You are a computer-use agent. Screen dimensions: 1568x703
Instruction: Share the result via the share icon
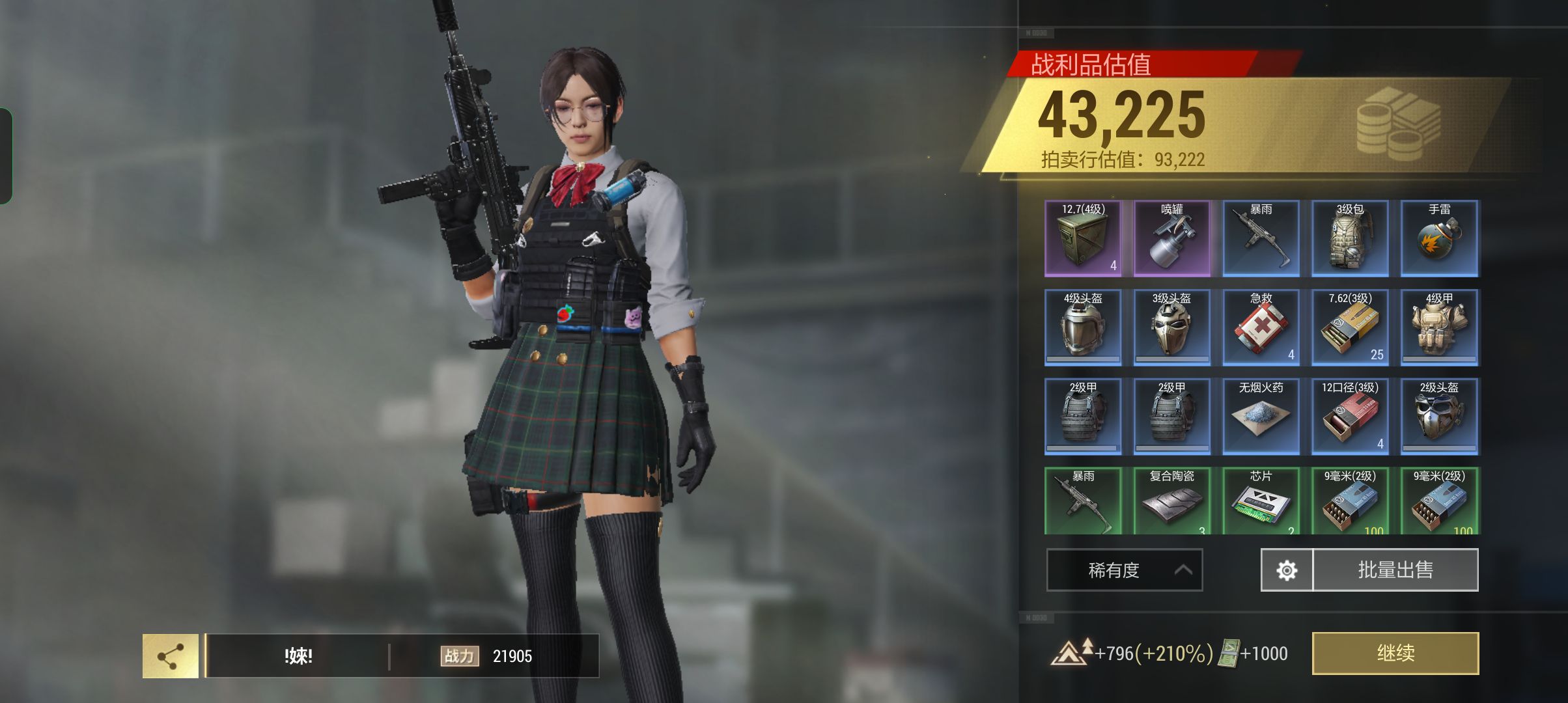[171, 656]
